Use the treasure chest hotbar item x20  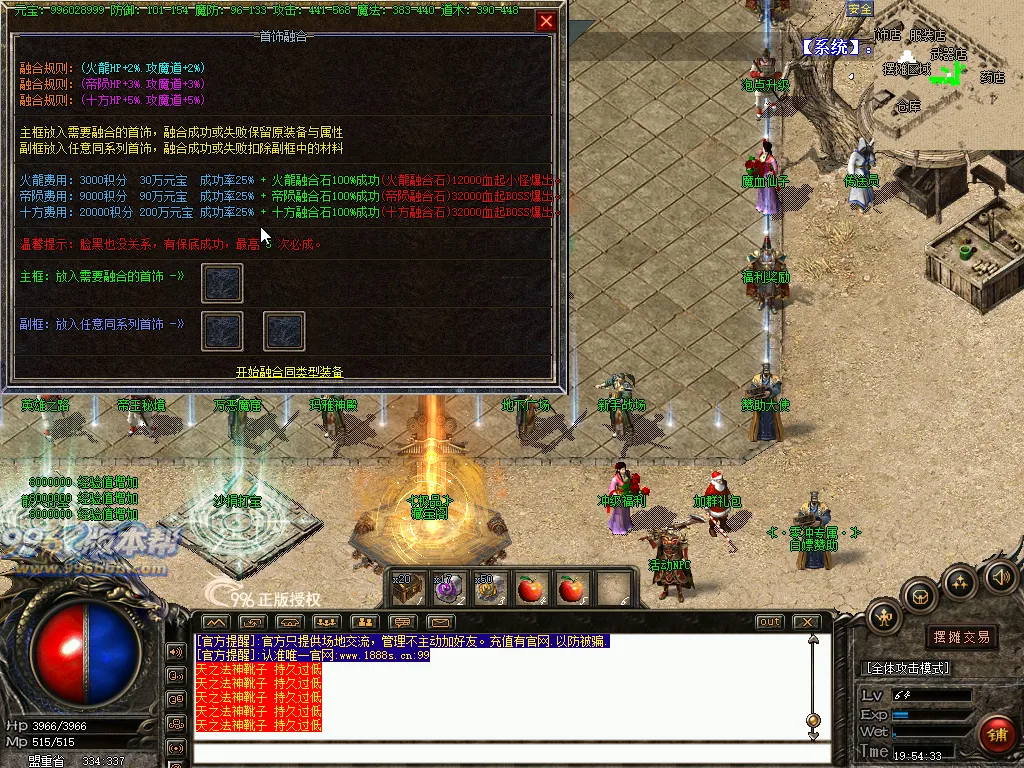tap(407, 589)
